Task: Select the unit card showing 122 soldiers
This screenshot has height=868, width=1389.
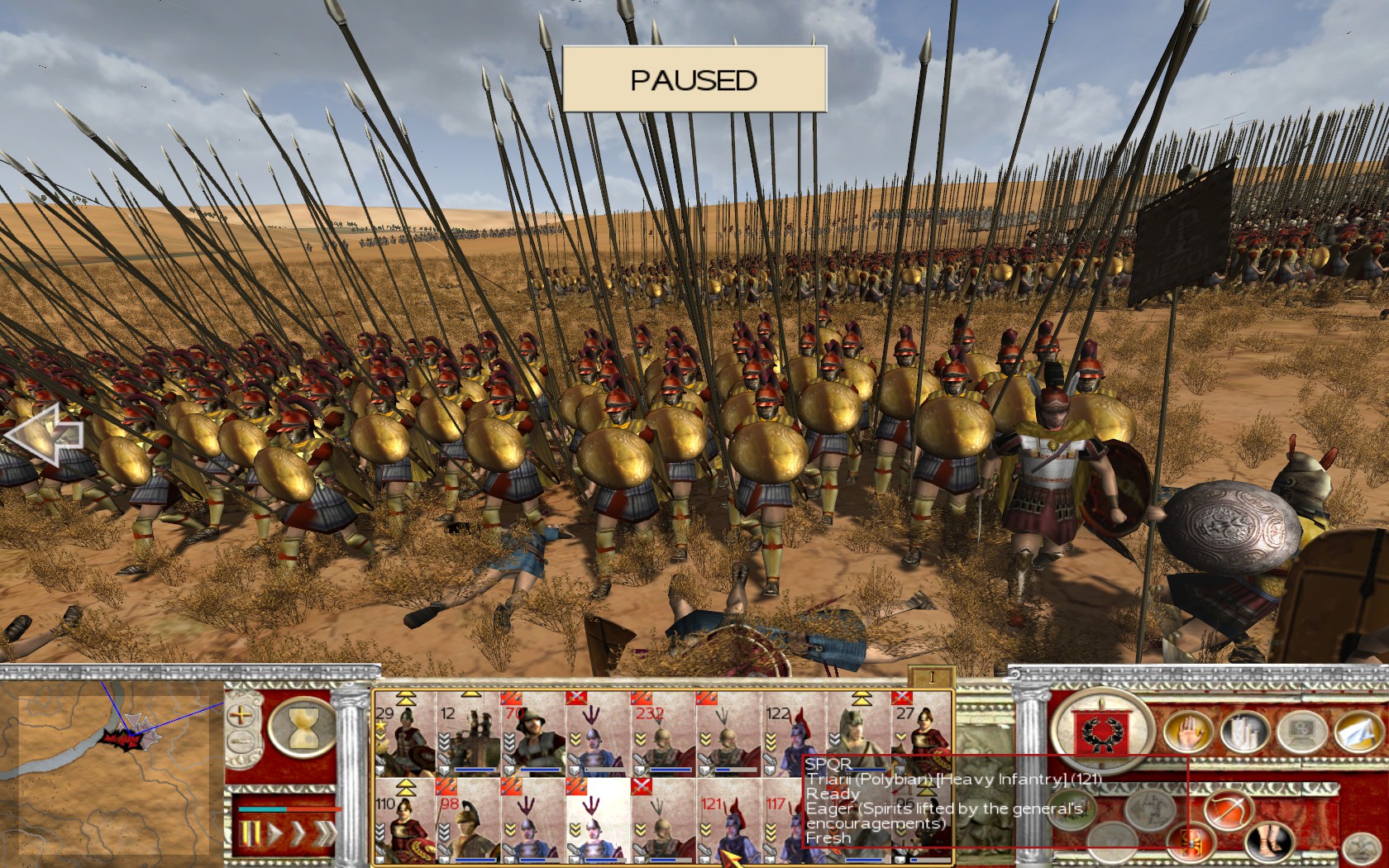Action: (x=791, y=736)
